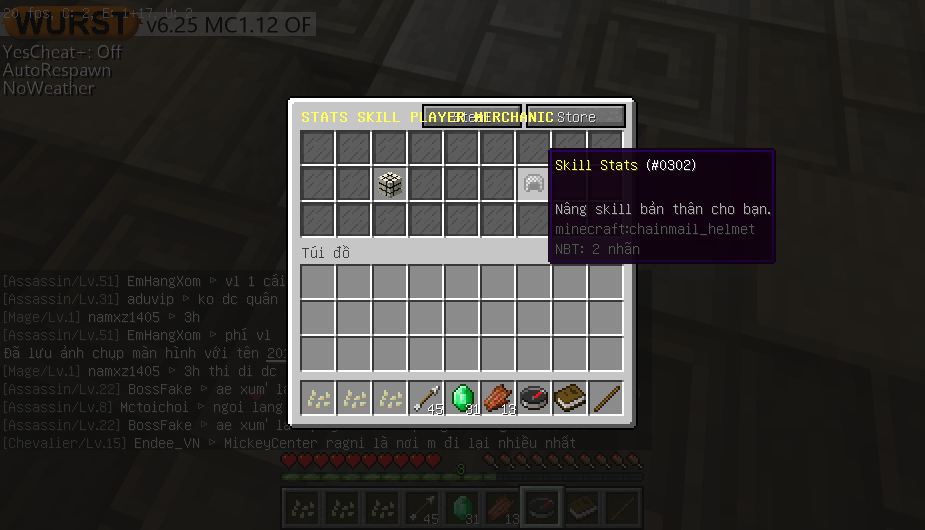The image size is (925, 530).
Task: Select the compass in the inventory row
Action: tap(534, 398)
